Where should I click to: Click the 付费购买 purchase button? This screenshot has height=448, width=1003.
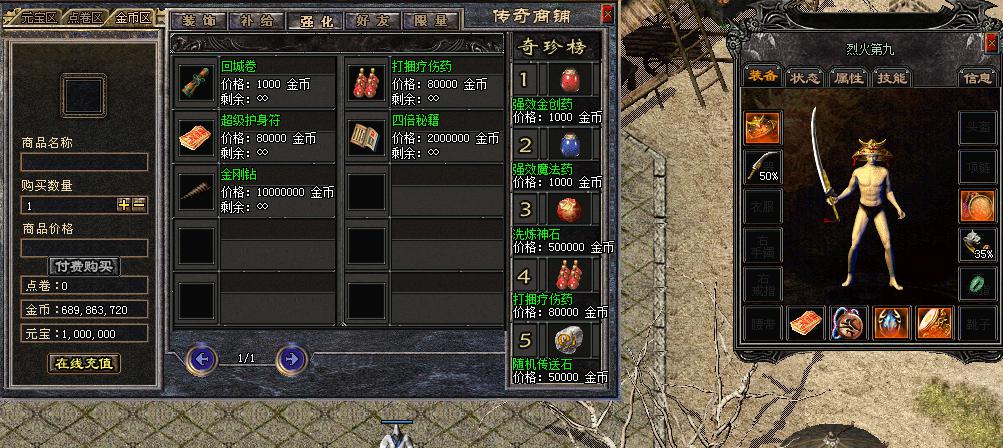[x=84, y=266]
